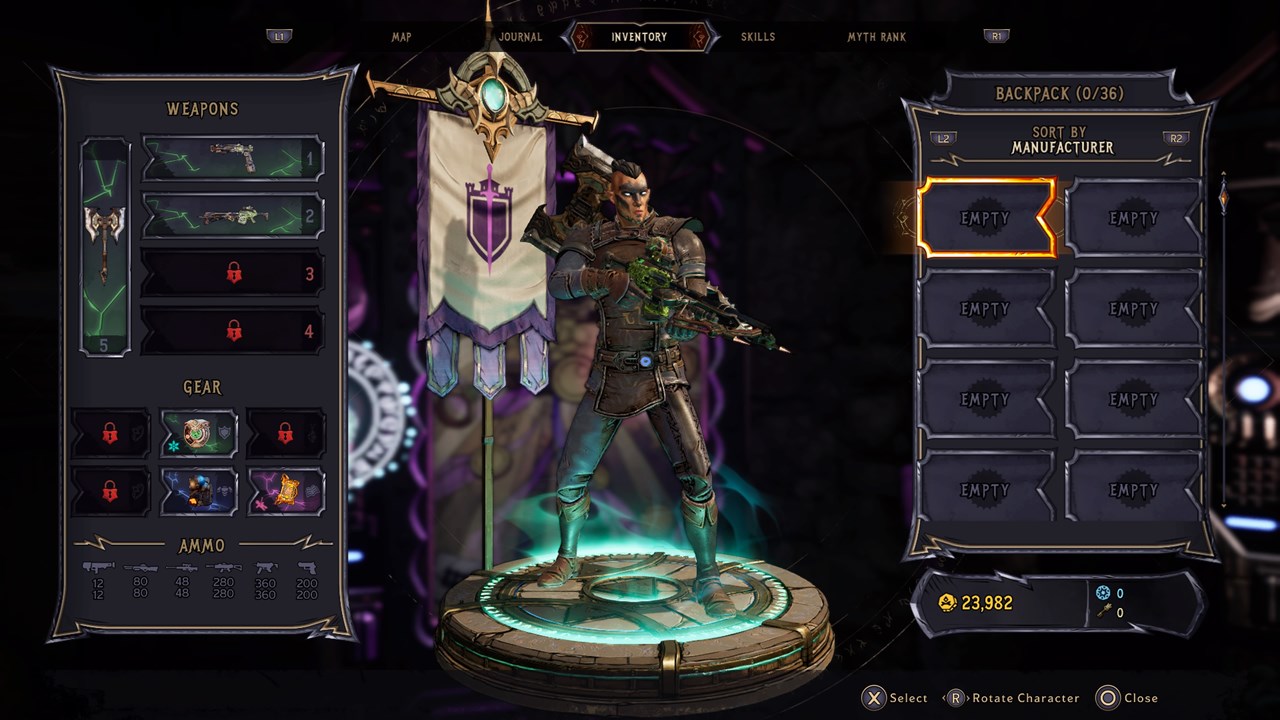This screenshot has width=1280, height=720.
Task: Select the pistol in weapon slot 1
Action: pyautogui.click(x=233, y=157)
